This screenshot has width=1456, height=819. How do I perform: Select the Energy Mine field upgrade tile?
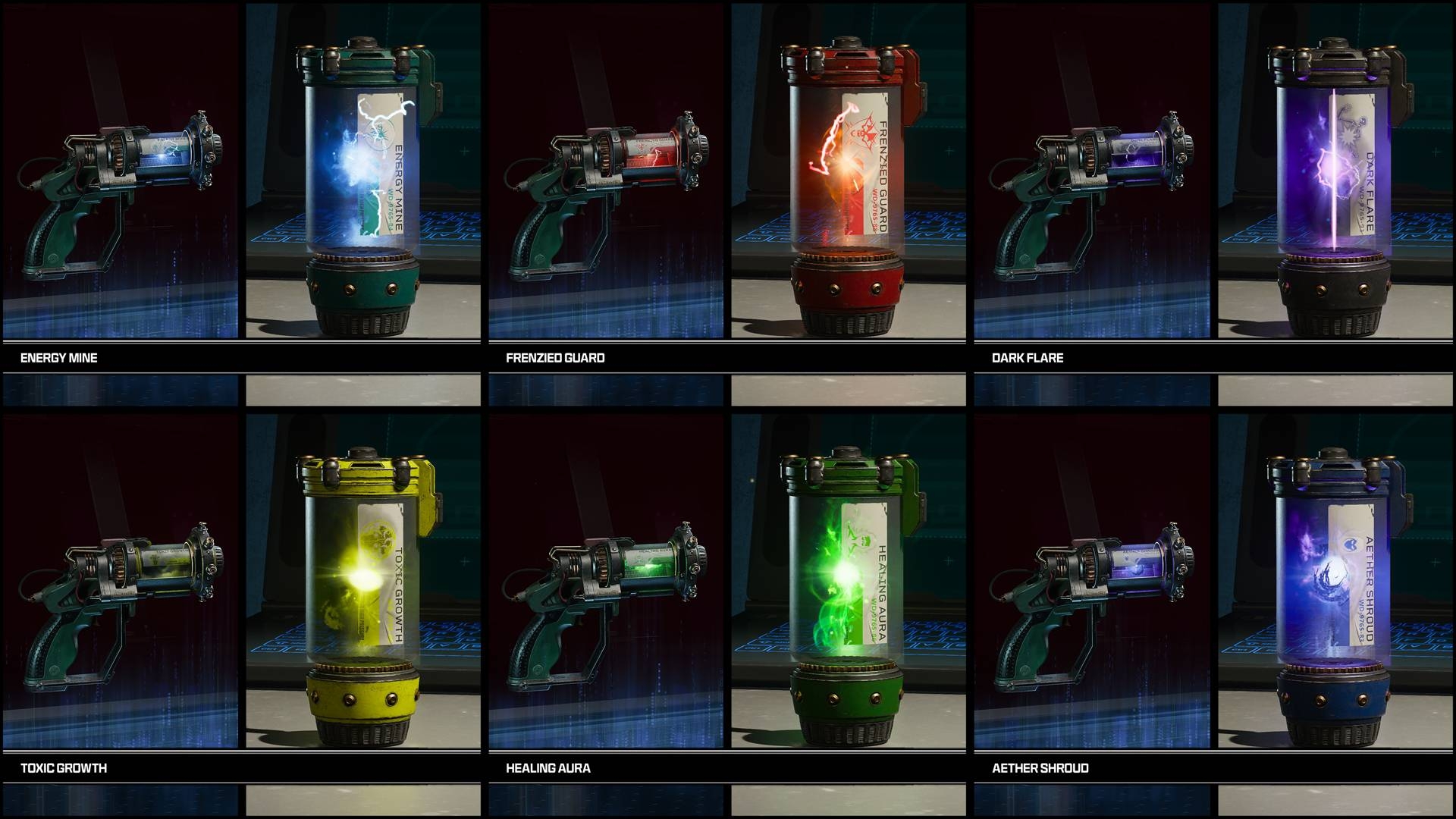click(x=241, y=190)
